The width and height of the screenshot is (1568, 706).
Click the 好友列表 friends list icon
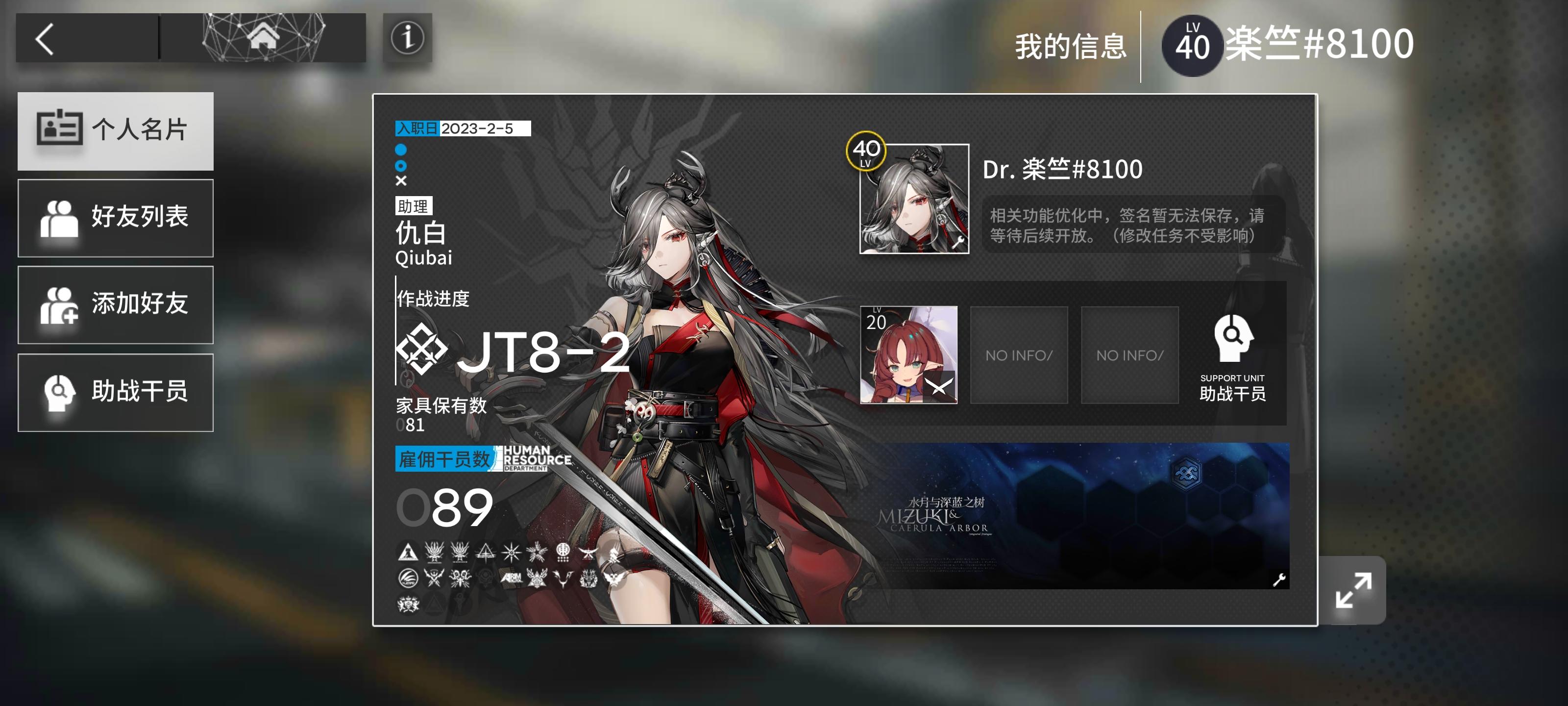(61, 218)
